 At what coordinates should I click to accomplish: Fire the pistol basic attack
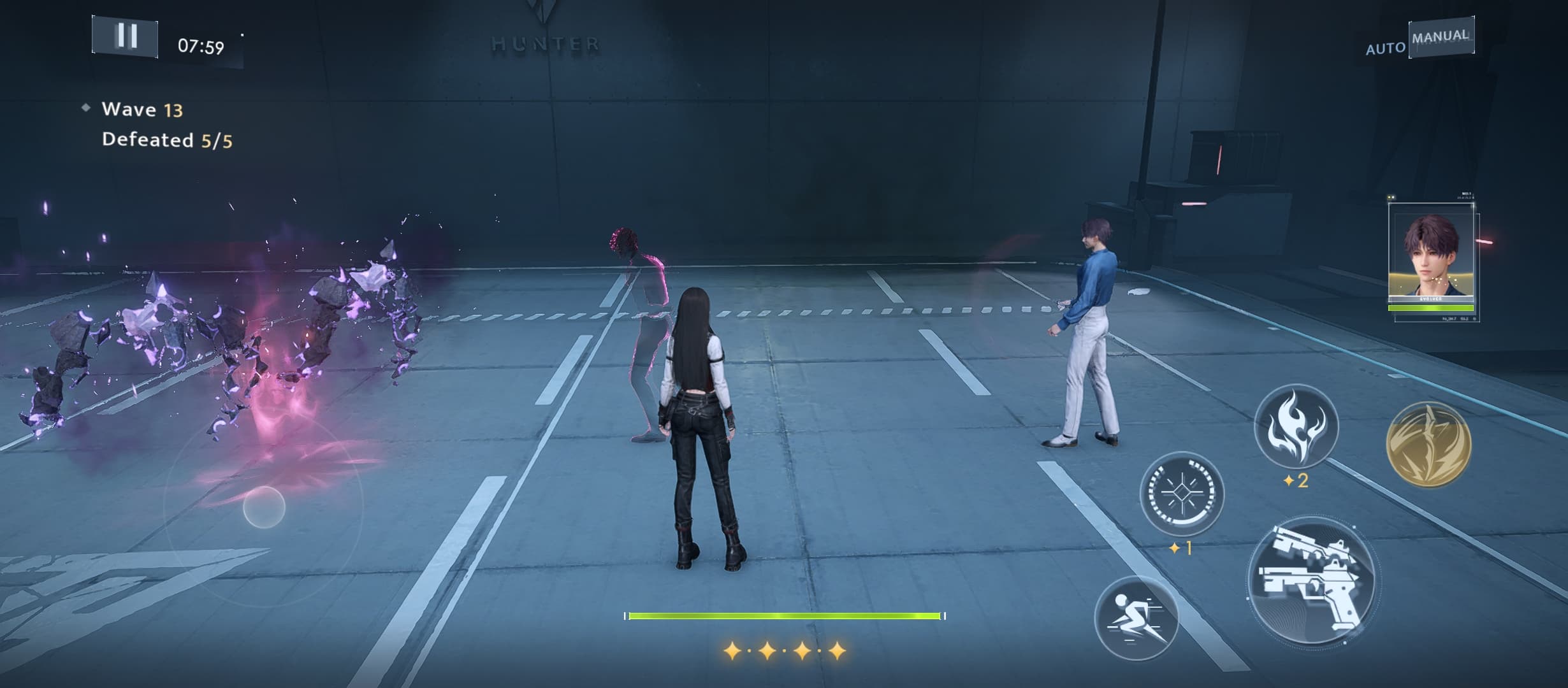pos(1312,581)
